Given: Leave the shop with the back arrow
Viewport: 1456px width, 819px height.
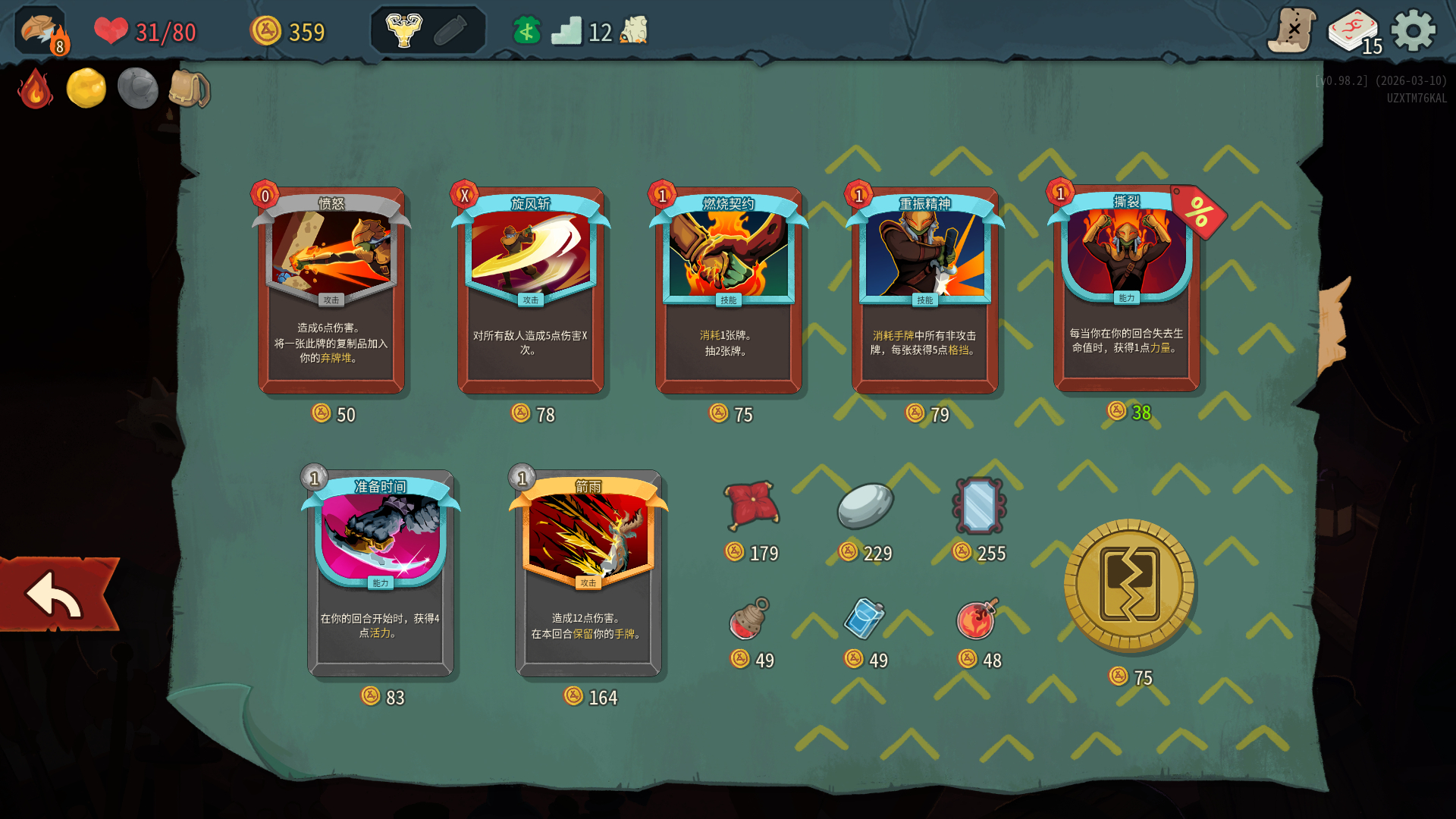Looking at the screenshot, I should pos(58,595).
